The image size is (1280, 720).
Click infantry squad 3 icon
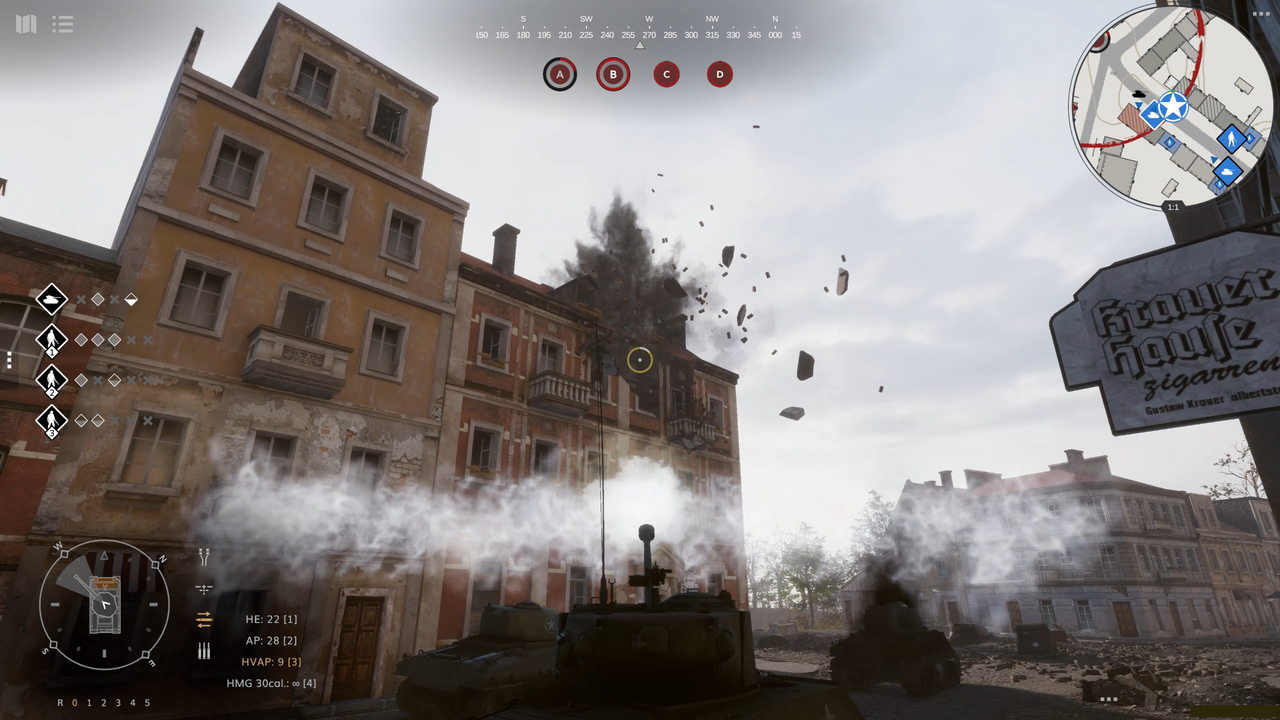[x=51, y=420]
